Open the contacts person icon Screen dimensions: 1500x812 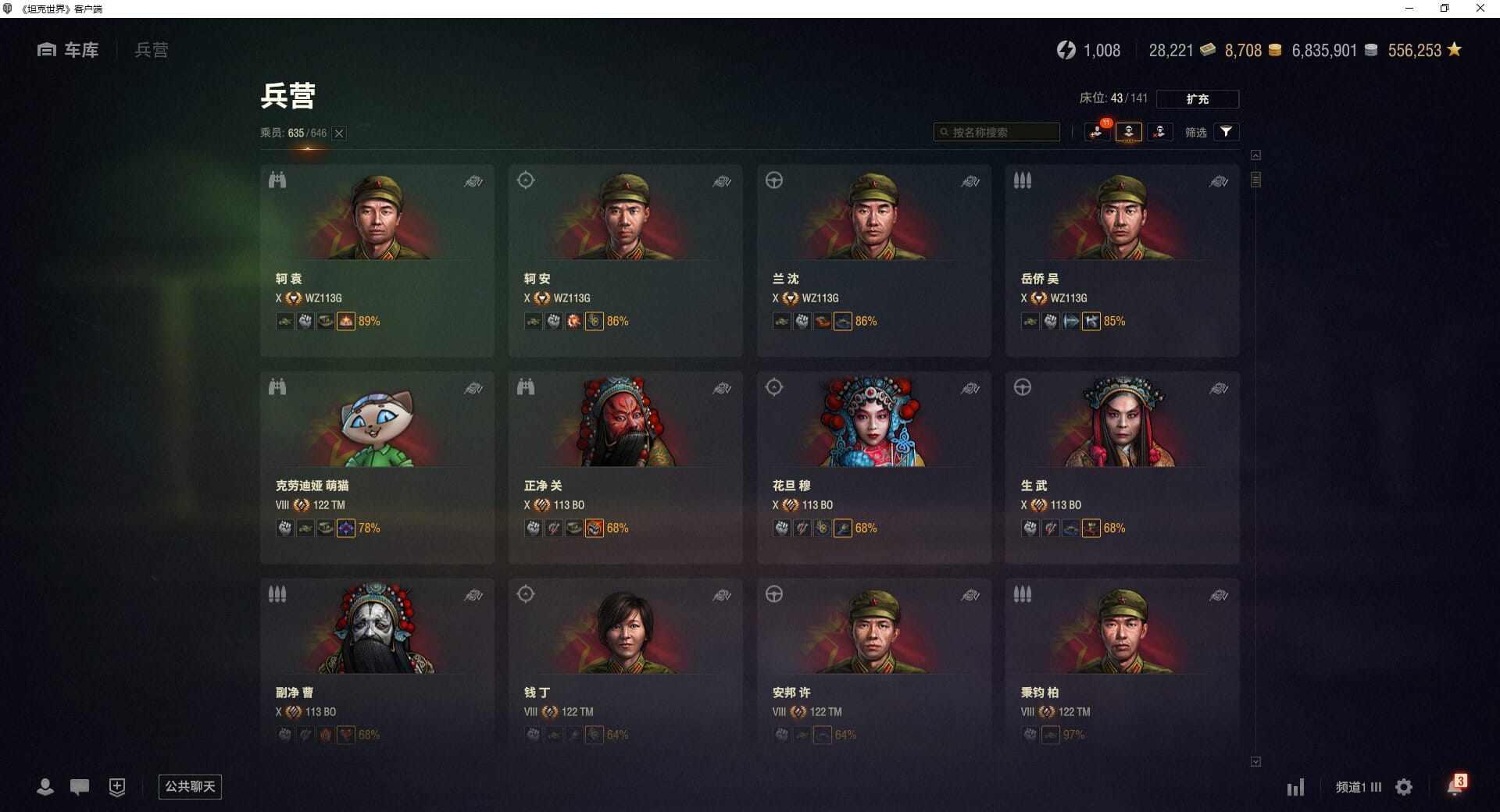point(45,787)
